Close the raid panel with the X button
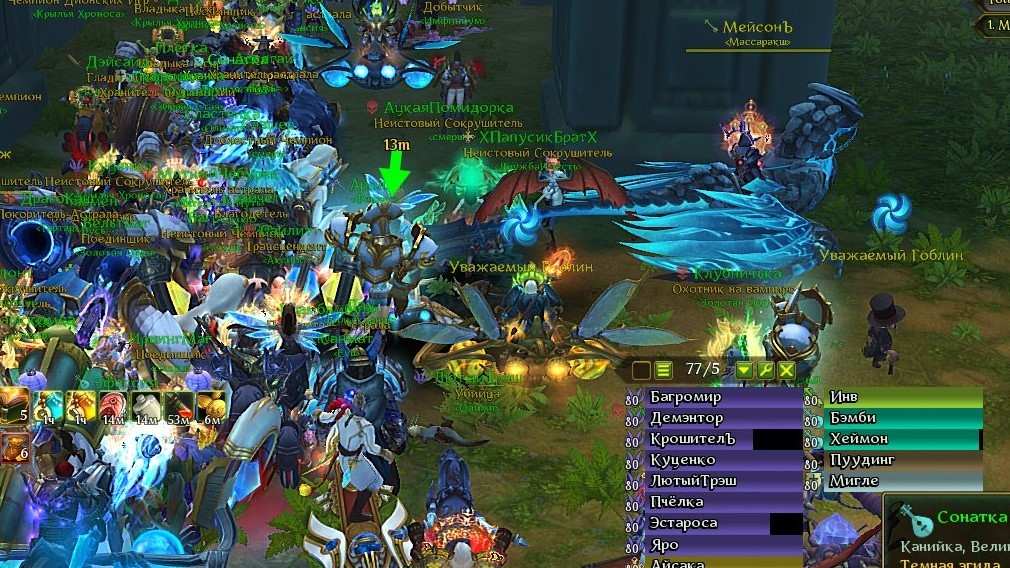Screen dimensions: 1010x568 coord(787,370)
